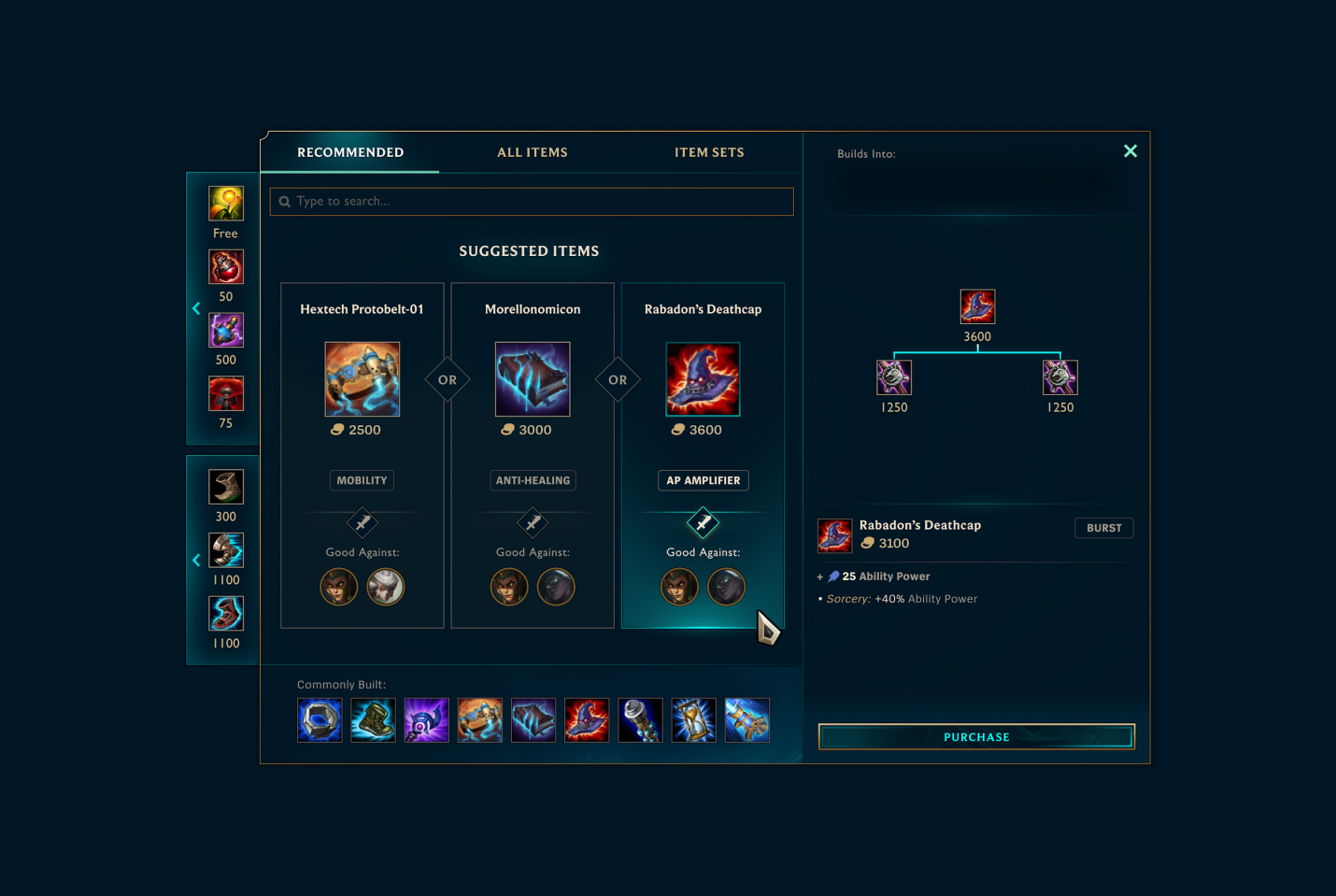Choose the Morellonomicon suggested item
The image size is (1336, 896).
[x=533, y=379]
